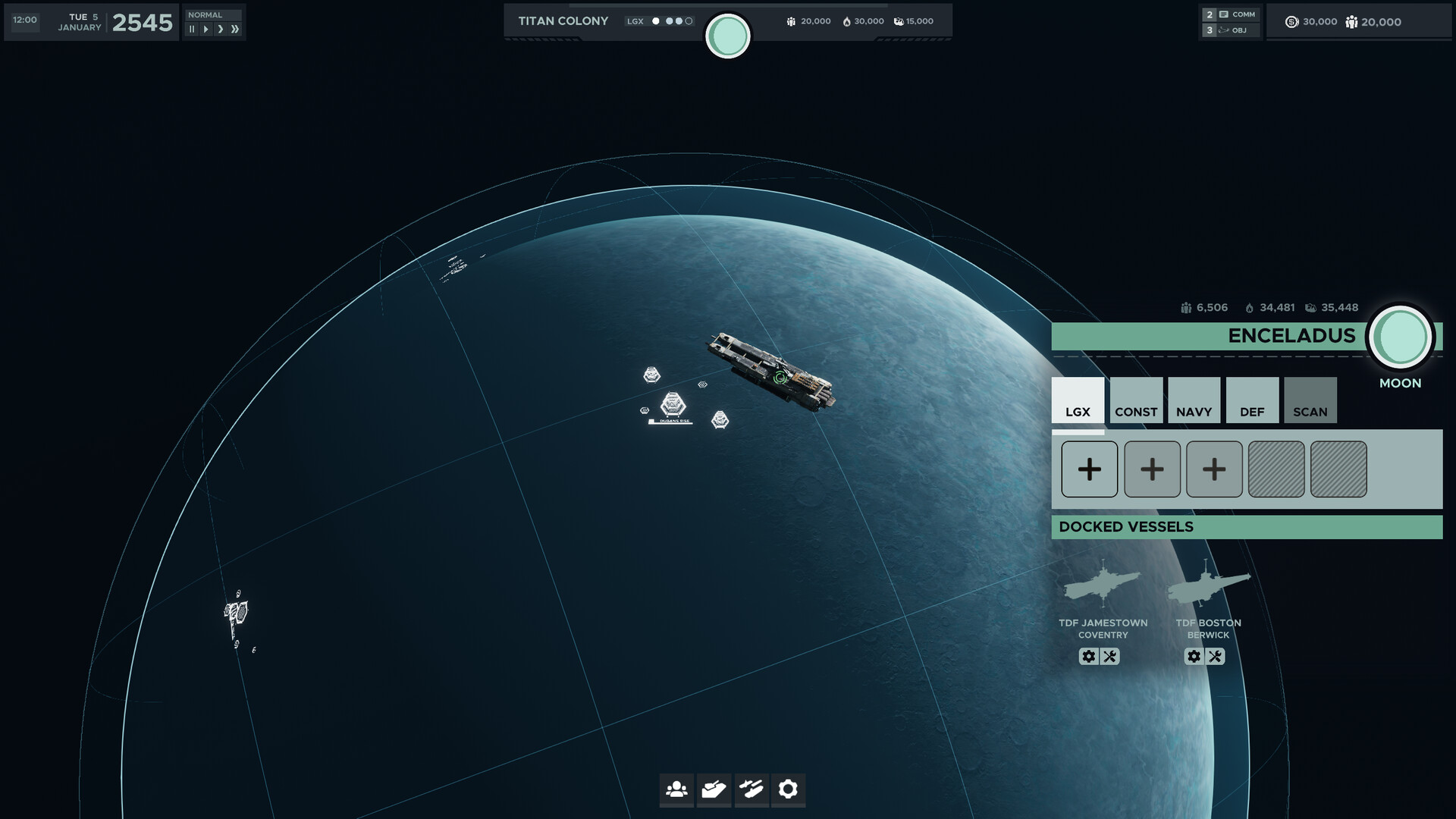The image size is (1456, 819).
Task: Open the Titan Colony header panel
Action: [x=563, y=20]
